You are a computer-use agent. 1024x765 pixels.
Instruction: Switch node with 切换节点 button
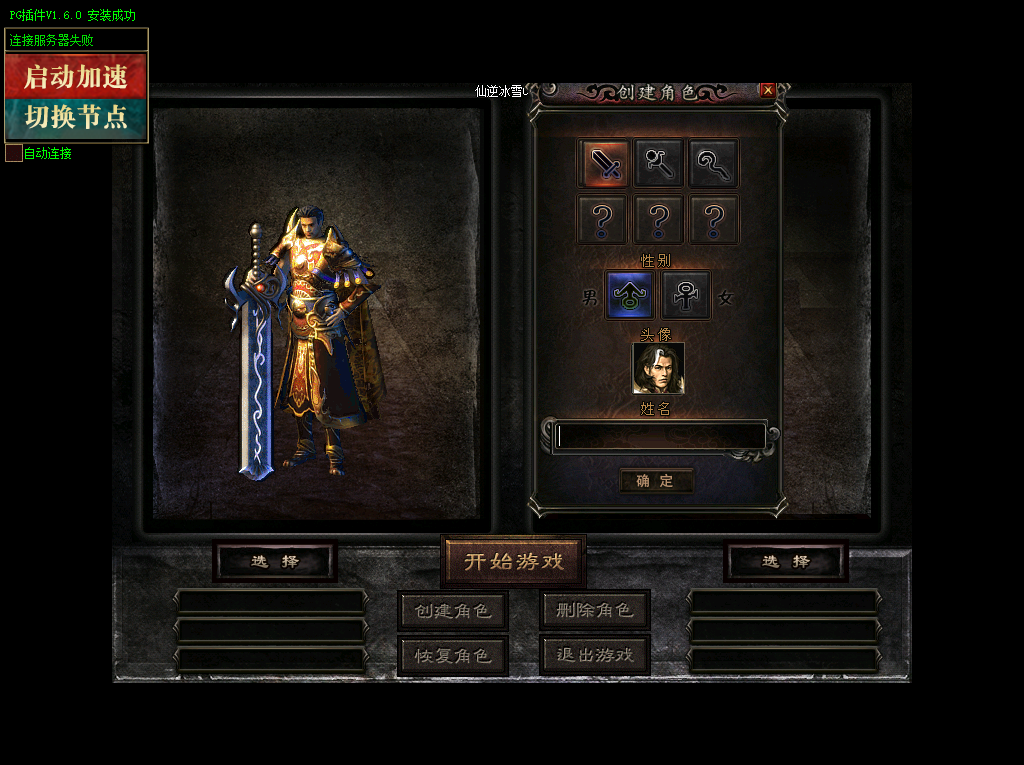point(76,118)
